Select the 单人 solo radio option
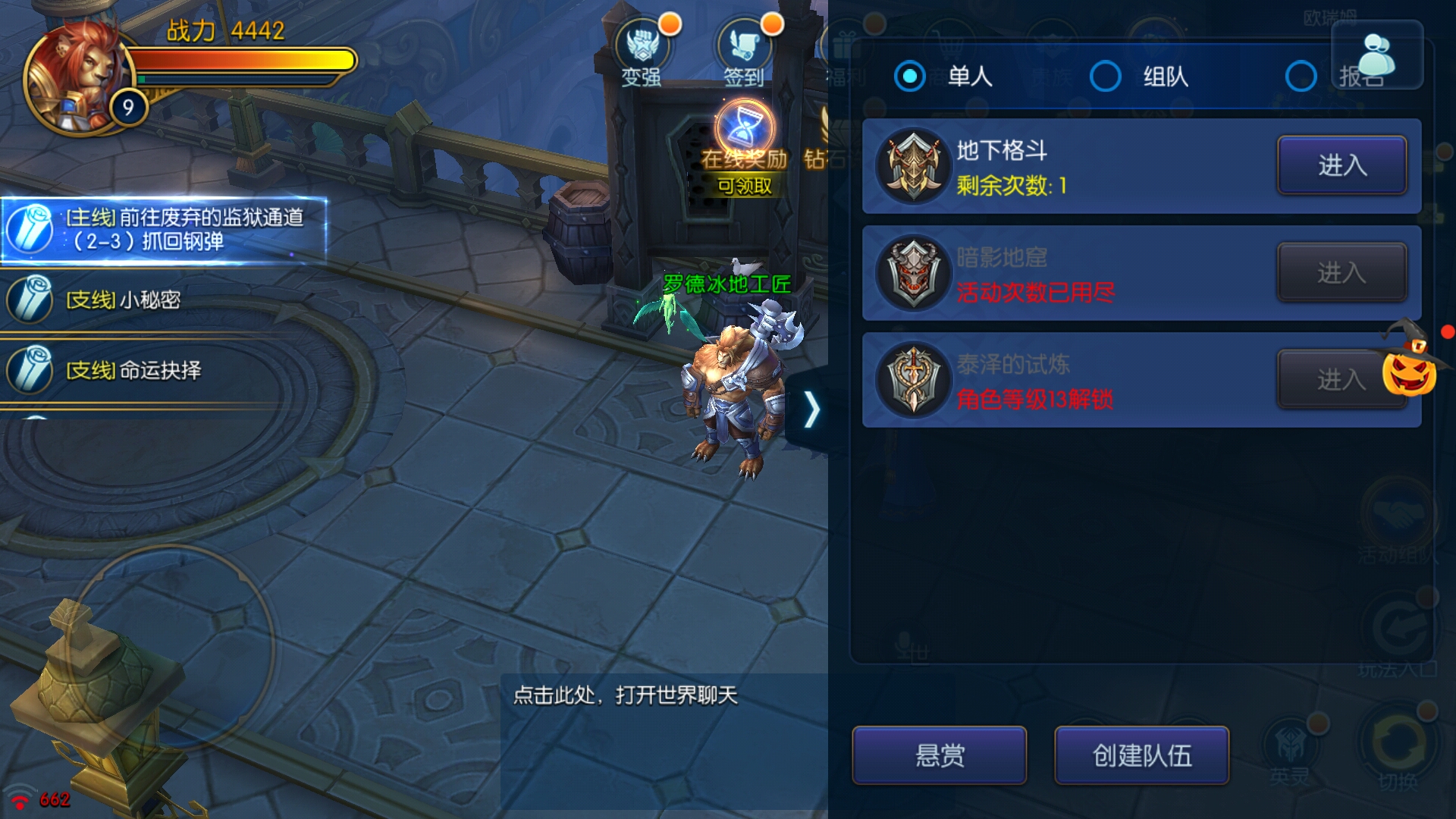Viewport: 1456px width, 819px height. 910,77
